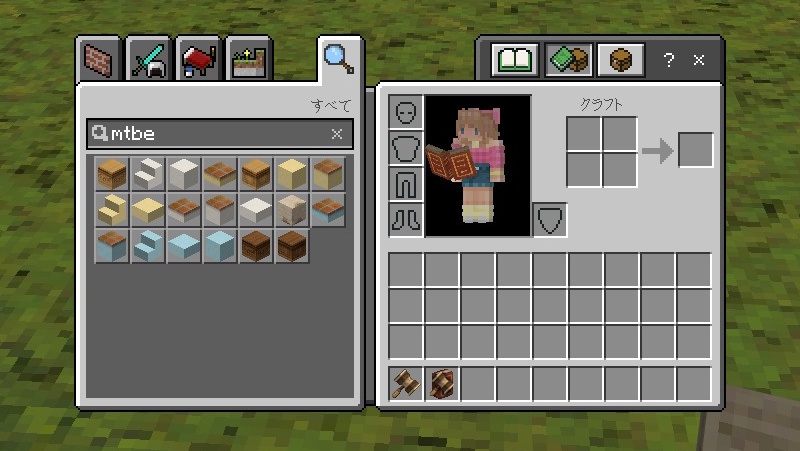Choose the boots armor slot
The image size is (800, 451).
tap(406, 219)
